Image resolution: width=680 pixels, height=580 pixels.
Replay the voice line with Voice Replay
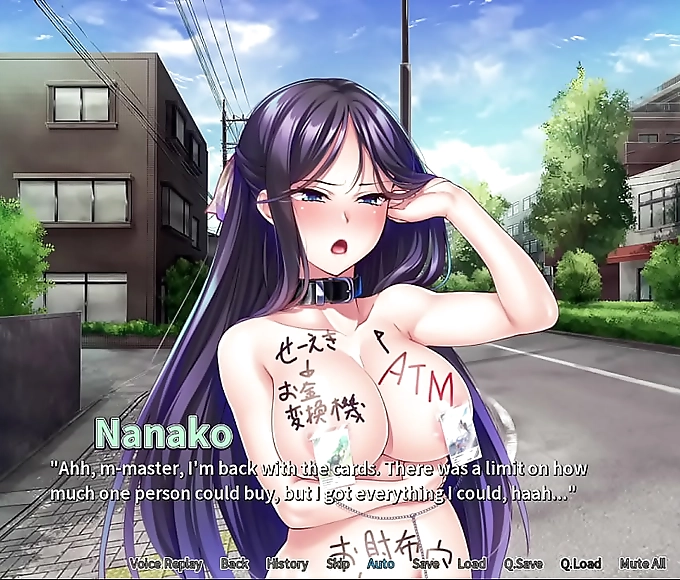coord(164,564)
